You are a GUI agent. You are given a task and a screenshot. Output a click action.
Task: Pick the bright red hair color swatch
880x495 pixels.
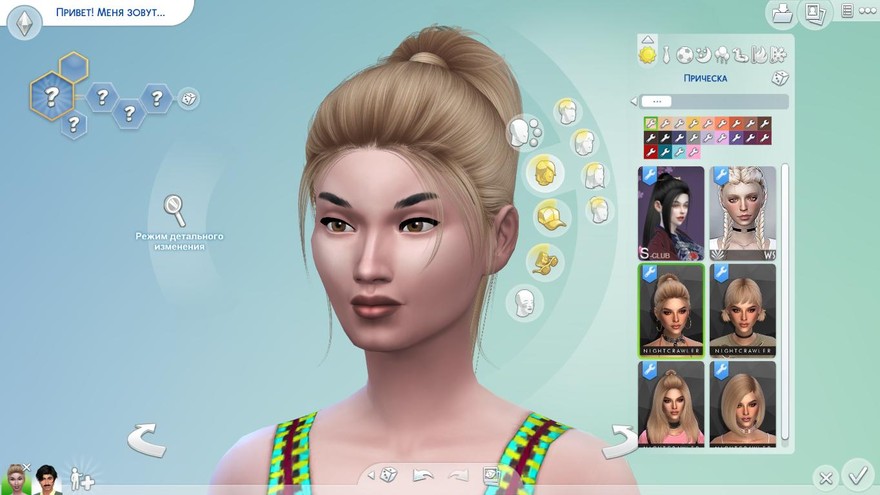pos(649,152)
